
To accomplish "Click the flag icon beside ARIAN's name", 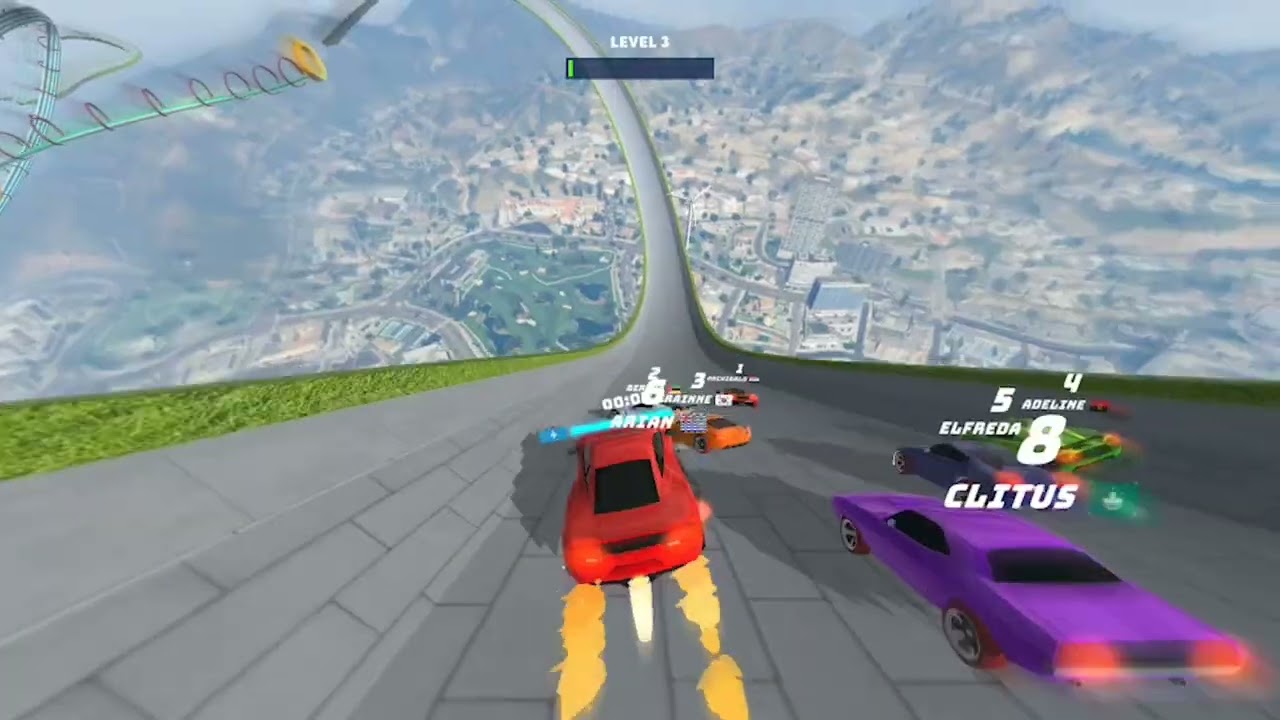I will [692, 423].
